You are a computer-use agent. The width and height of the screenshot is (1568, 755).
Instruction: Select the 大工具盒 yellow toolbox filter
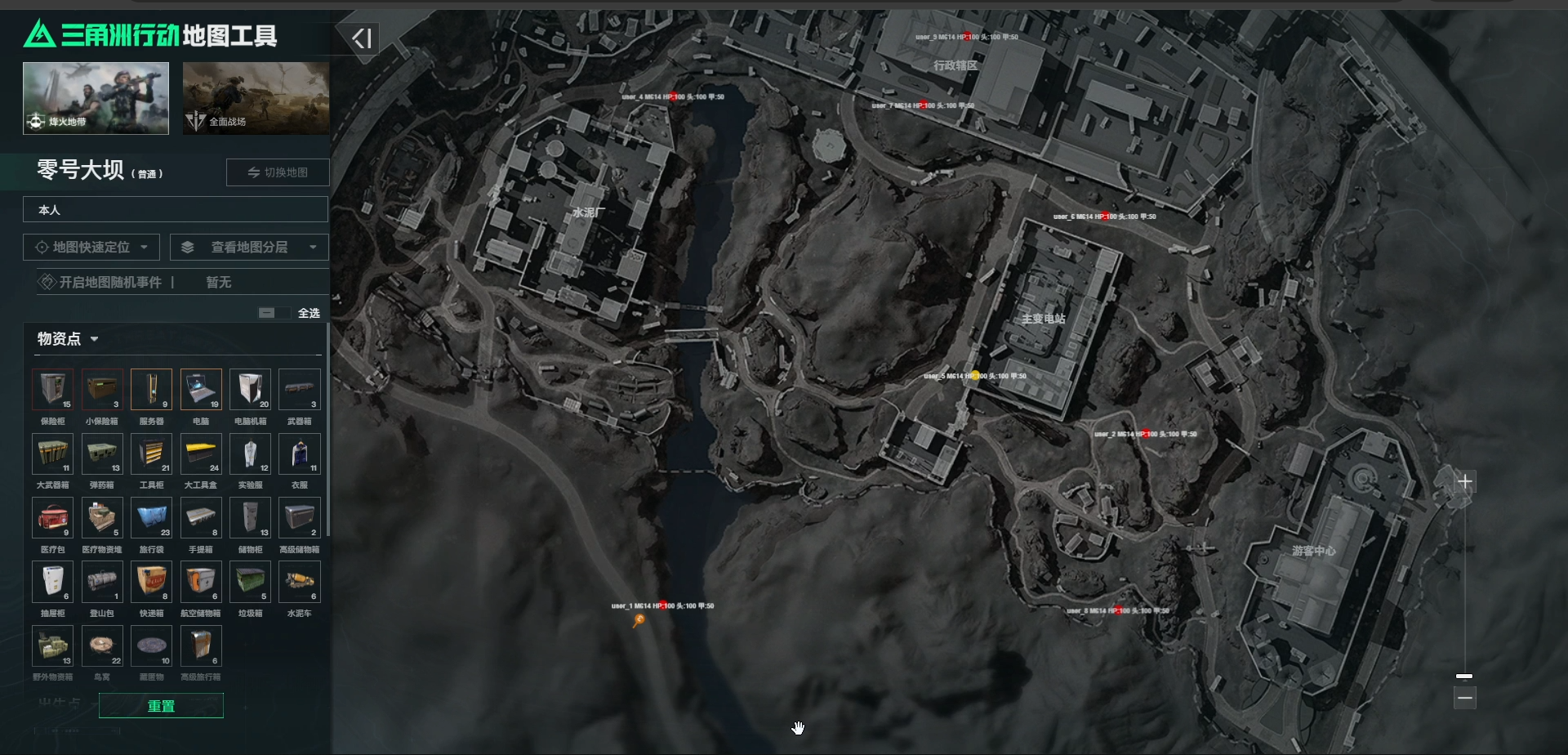tap(201, 453)
